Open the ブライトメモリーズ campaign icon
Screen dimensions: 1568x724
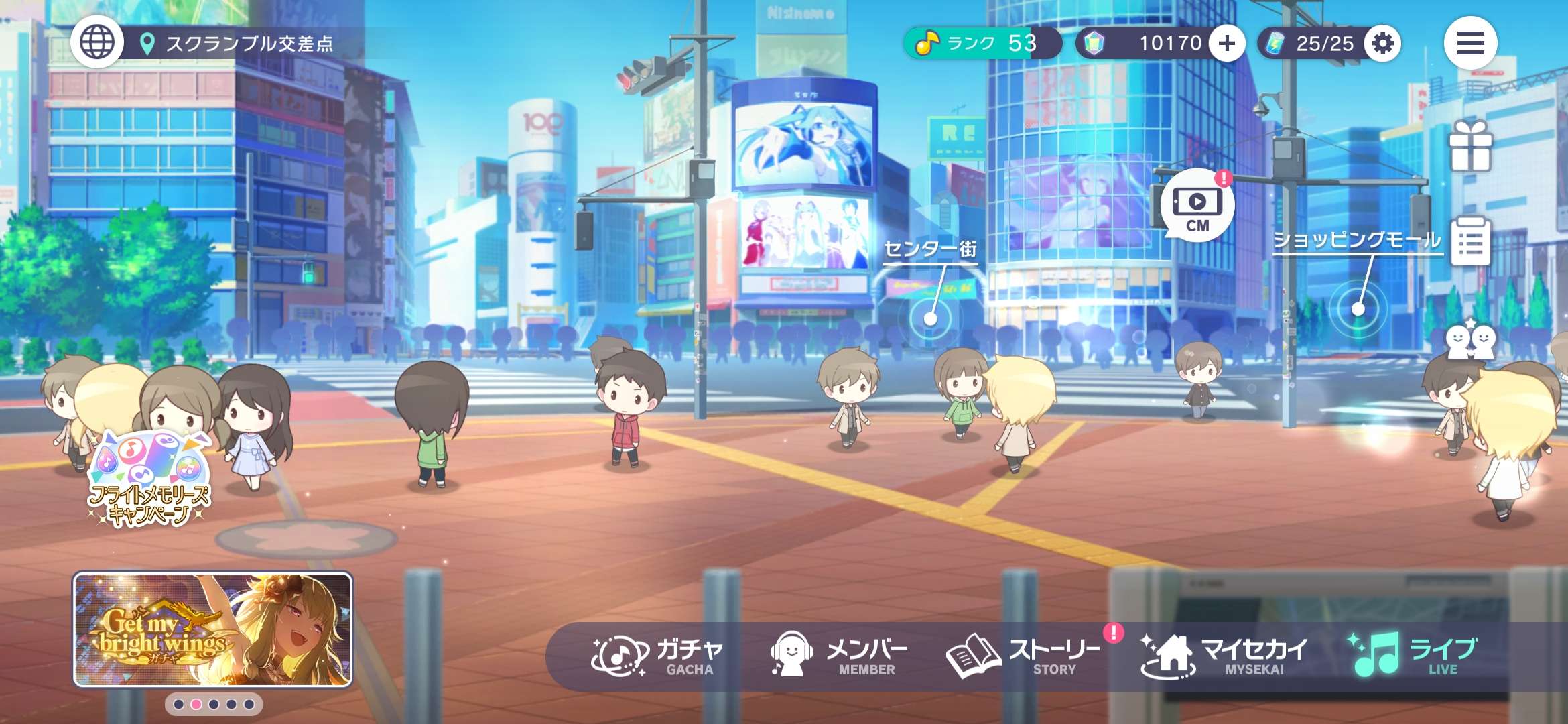150,480
